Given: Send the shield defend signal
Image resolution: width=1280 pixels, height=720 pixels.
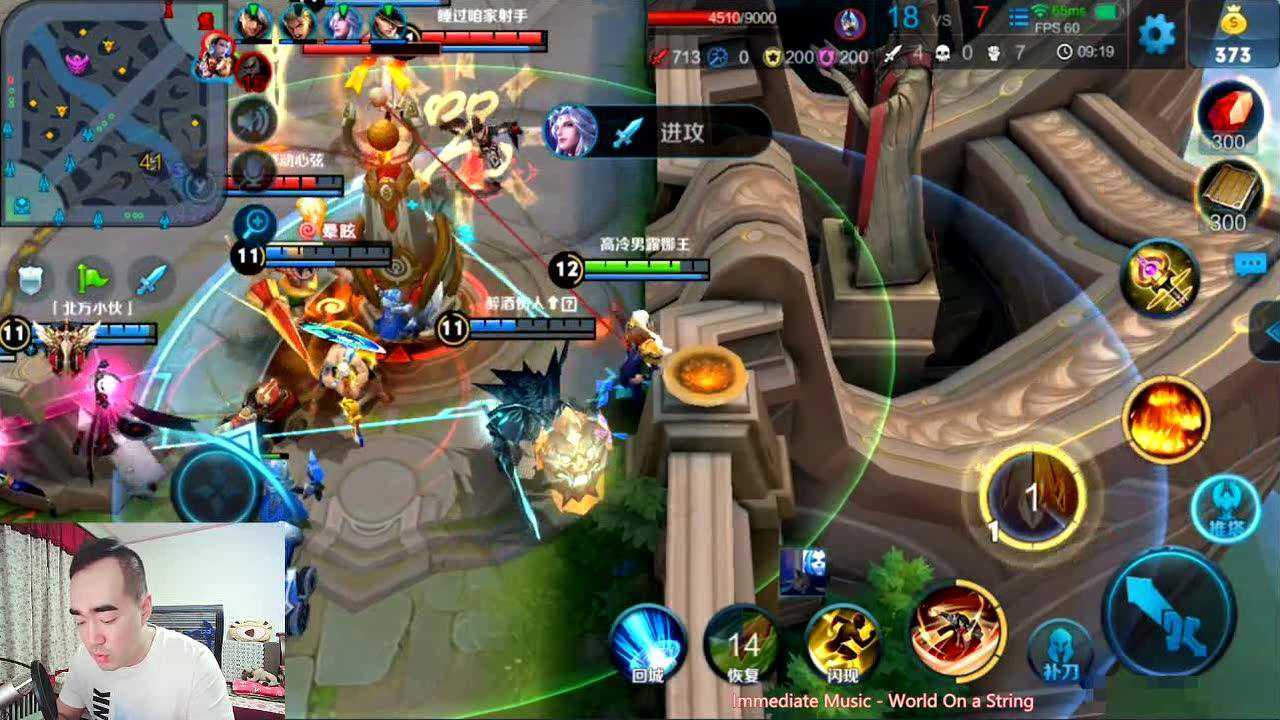Looking at the screenshot, I should coord(34,278).
